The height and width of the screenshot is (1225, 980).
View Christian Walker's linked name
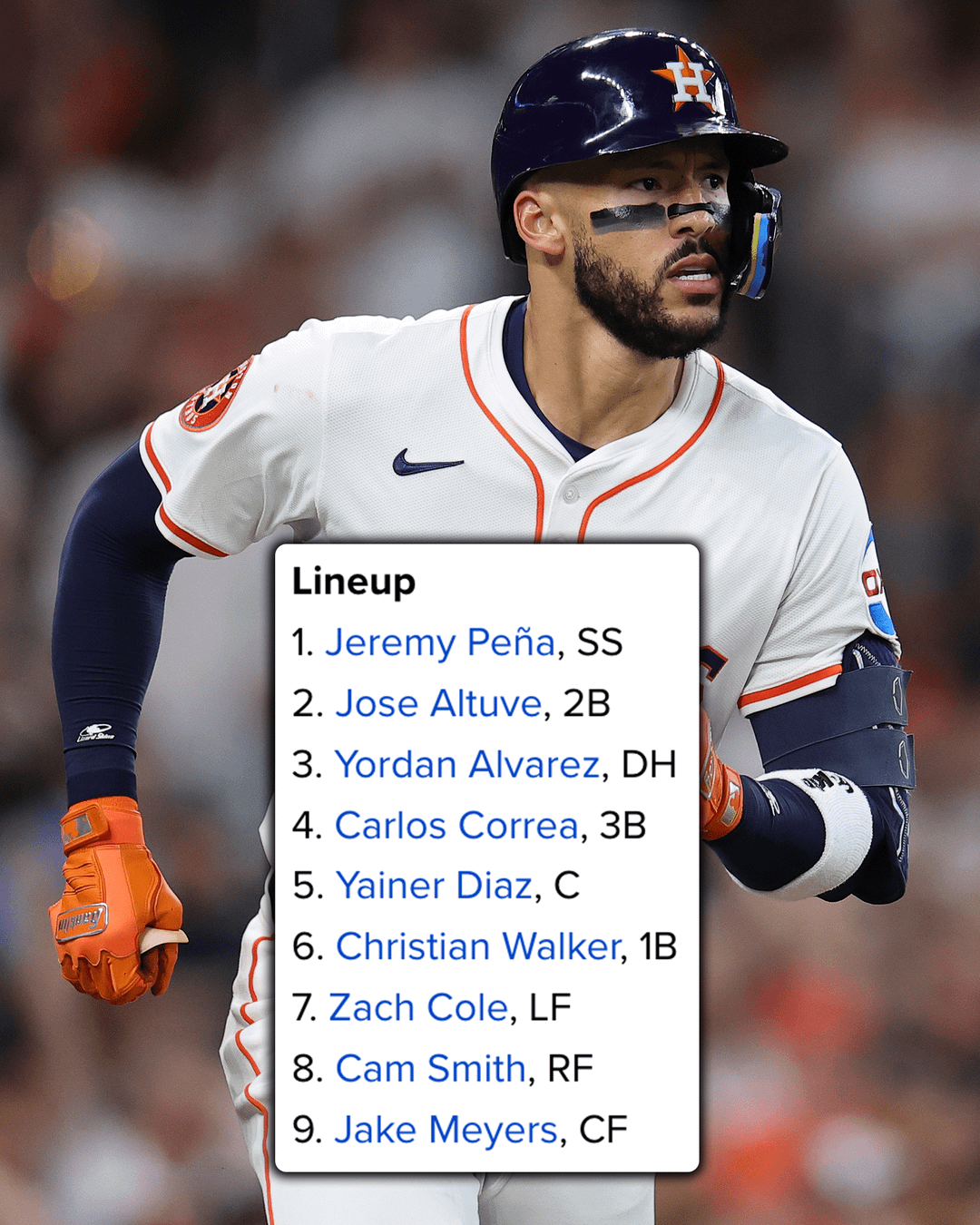pos(477,946)
